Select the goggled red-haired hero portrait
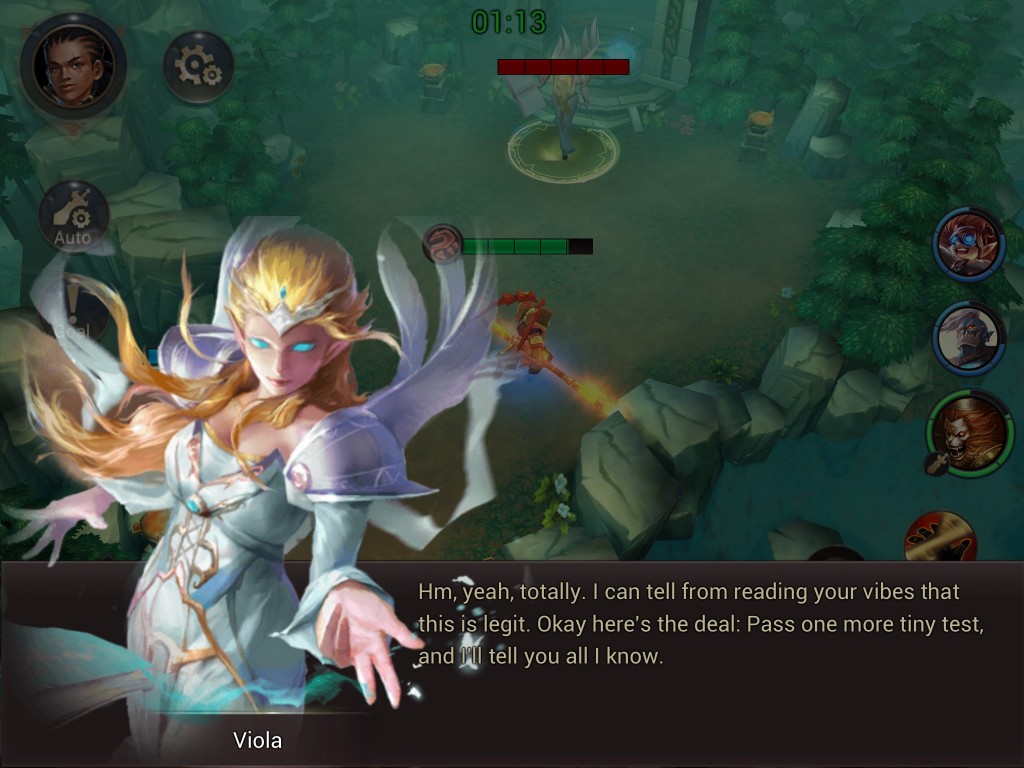The image size is (1024, 768). pos(969,245)
